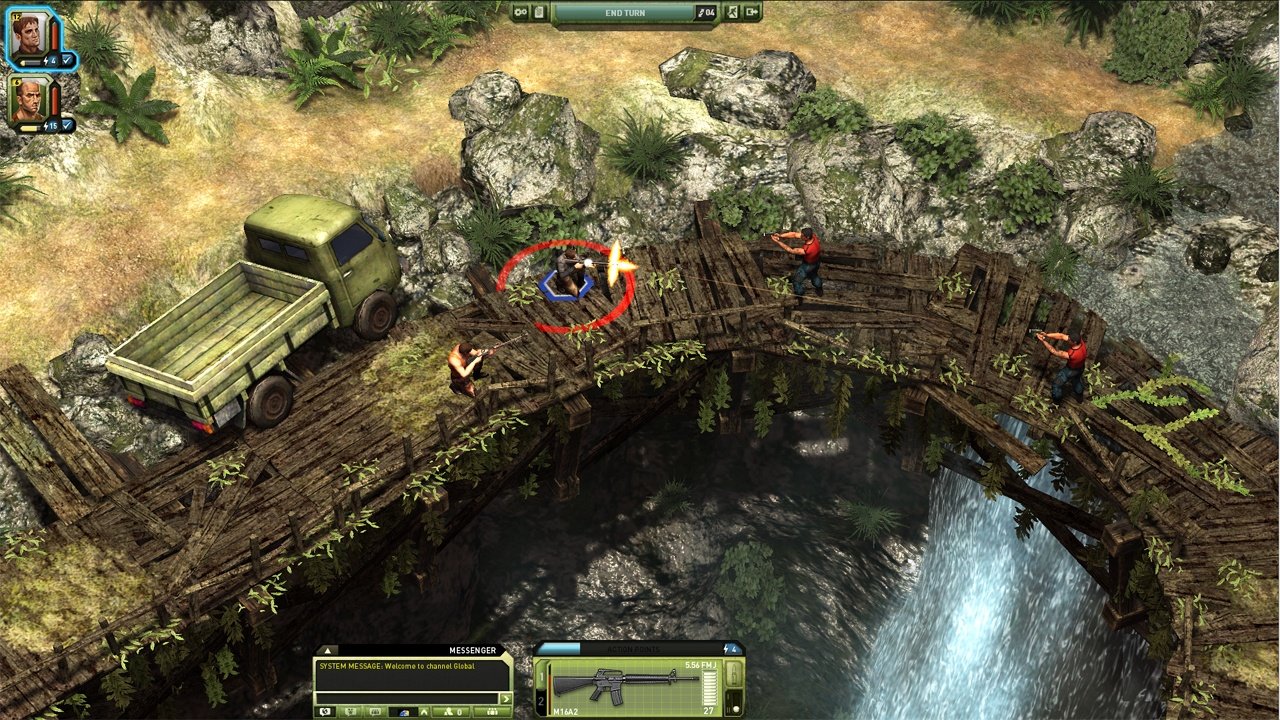Image resolution: width=1280 pixels, height=720 pixels.
Task: Toggle the checkmark under level 12 merc portrait
Action: tap(68, 59)
